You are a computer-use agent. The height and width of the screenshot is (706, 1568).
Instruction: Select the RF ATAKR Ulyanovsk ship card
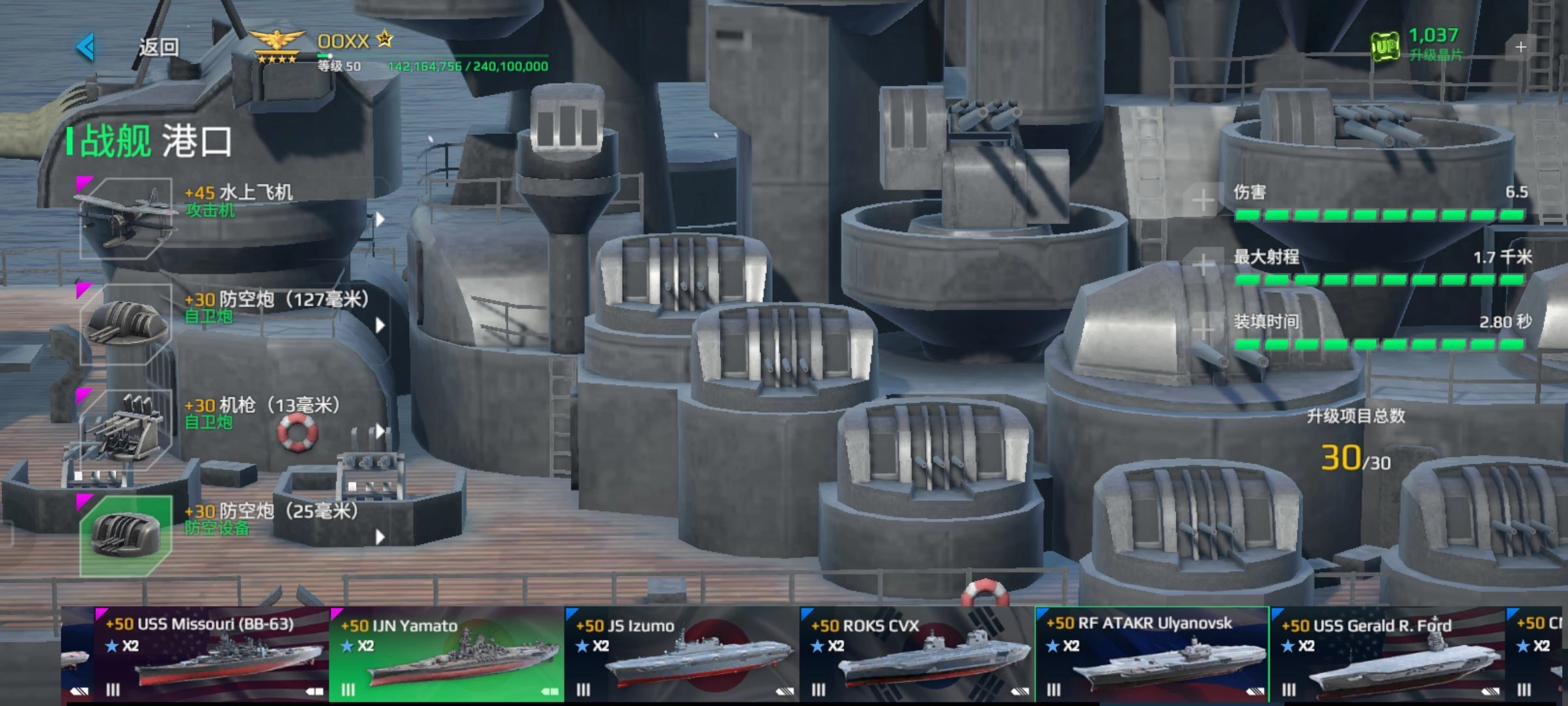tap(1152, 654)
